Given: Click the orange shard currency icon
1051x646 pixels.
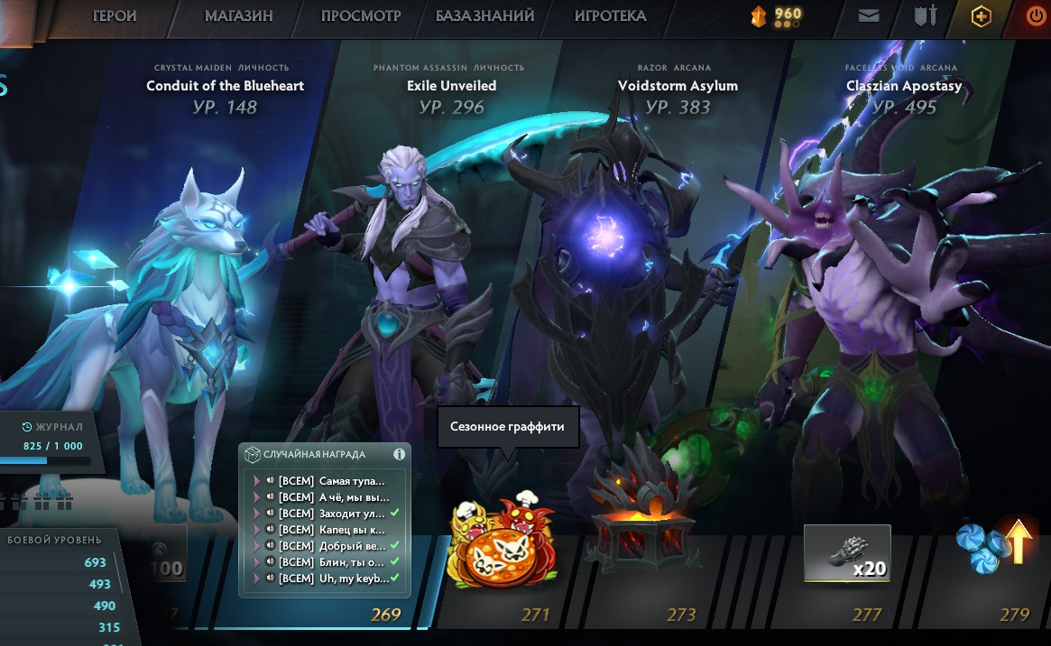Looking at the screenshot, I should pos(759,16).
